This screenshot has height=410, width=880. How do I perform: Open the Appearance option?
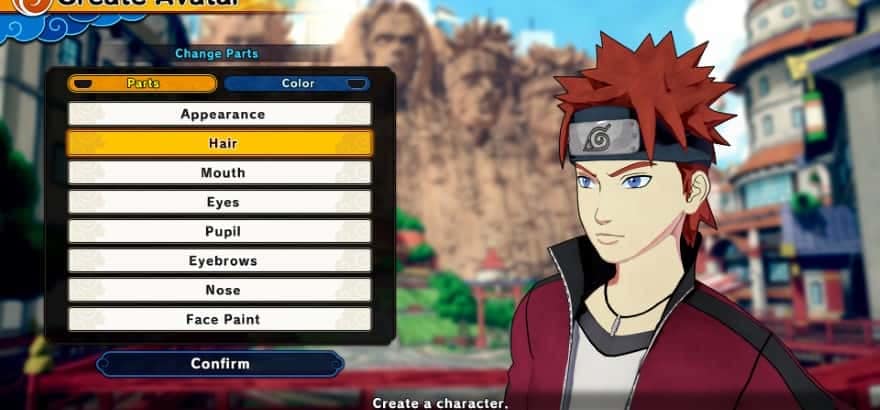220,114
